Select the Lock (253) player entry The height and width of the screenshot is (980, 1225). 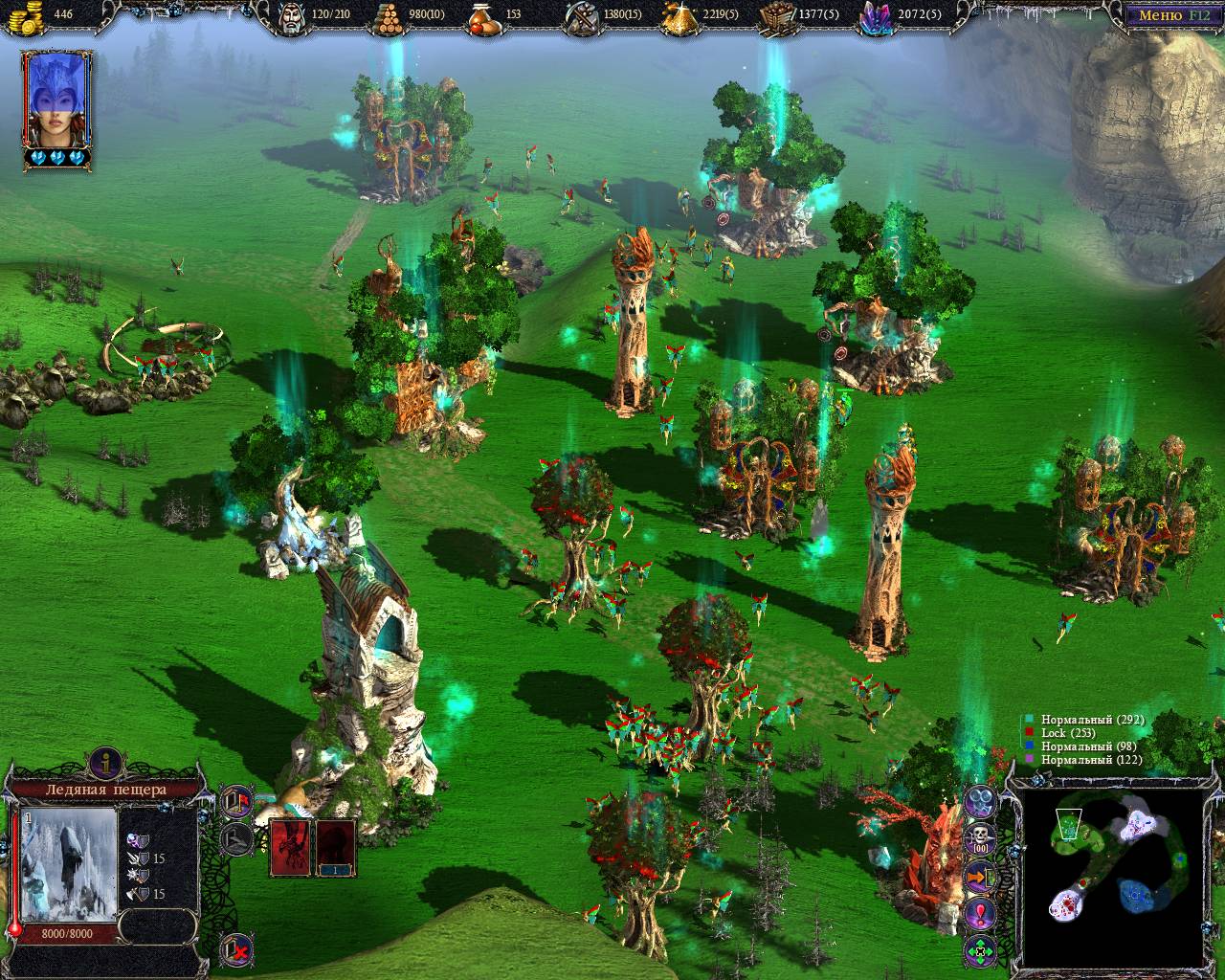1059,733
